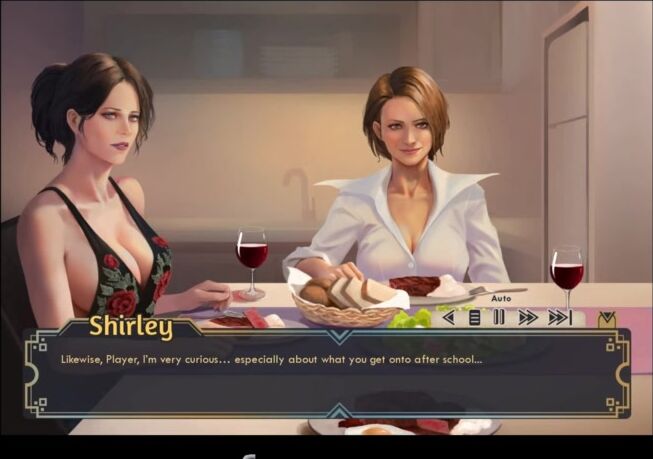Skip to the next scene (arrows with bar)

pos(559,318)
